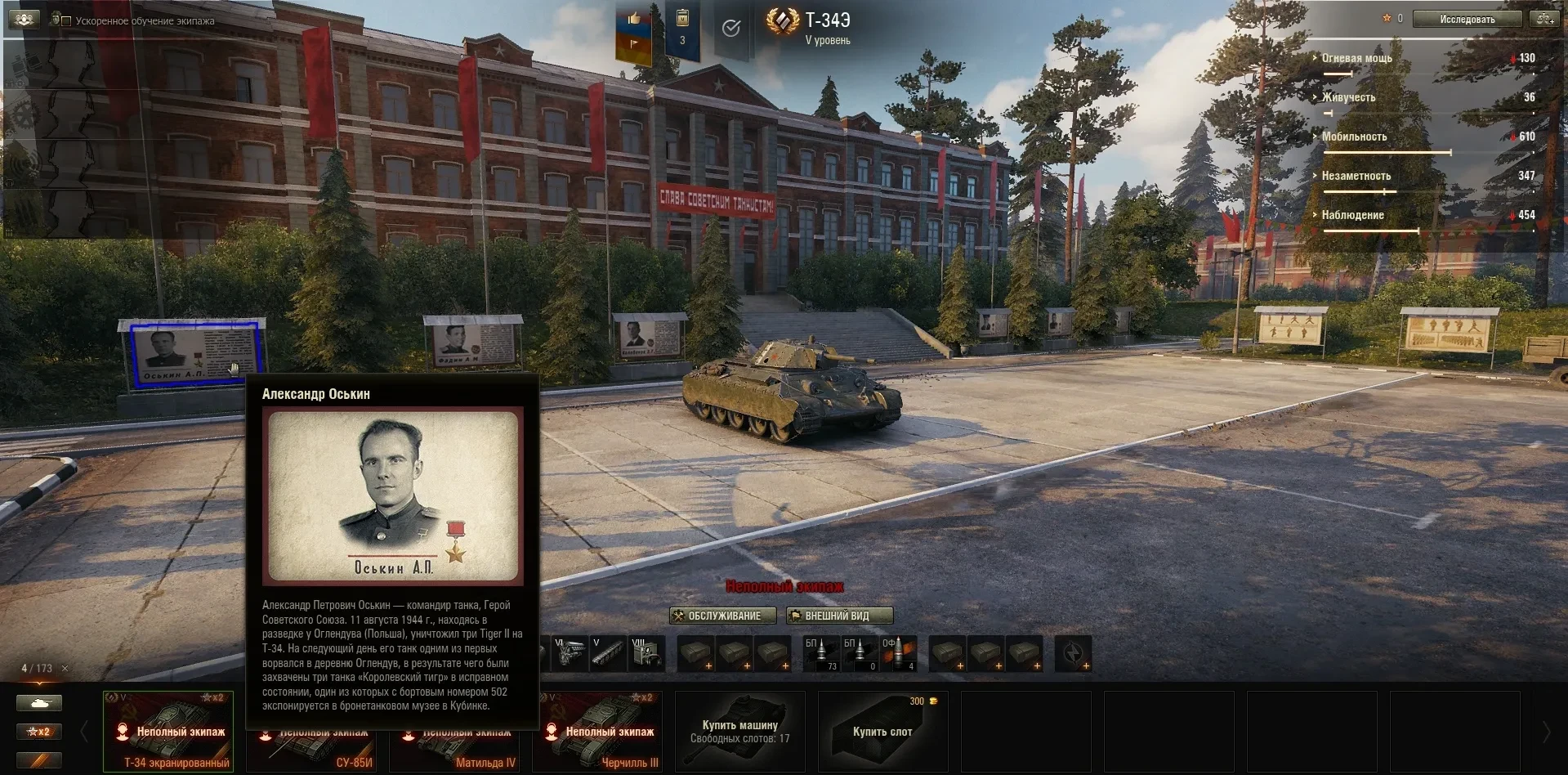Expand the Огневая мощь parameter
The width and height of the screenshot is (1568, 775).
tap(1356, 58)
